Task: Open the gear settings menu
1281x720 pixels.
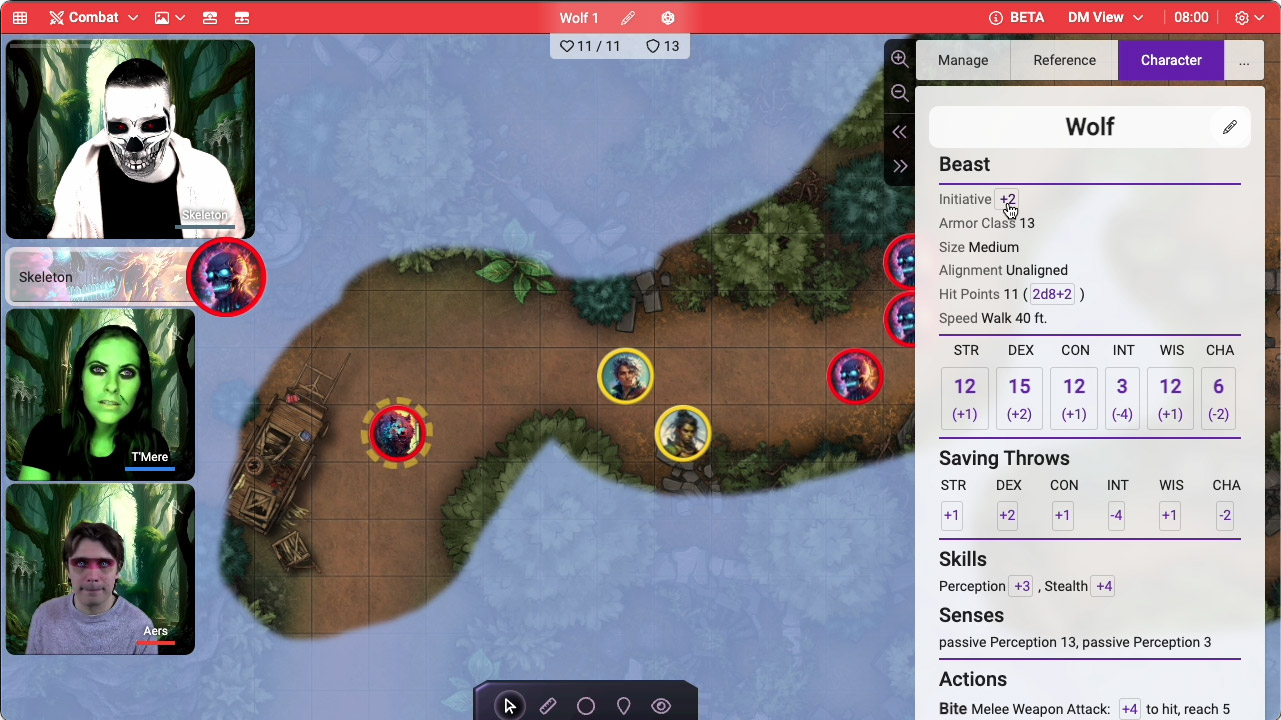Action: coord(1247,18)
